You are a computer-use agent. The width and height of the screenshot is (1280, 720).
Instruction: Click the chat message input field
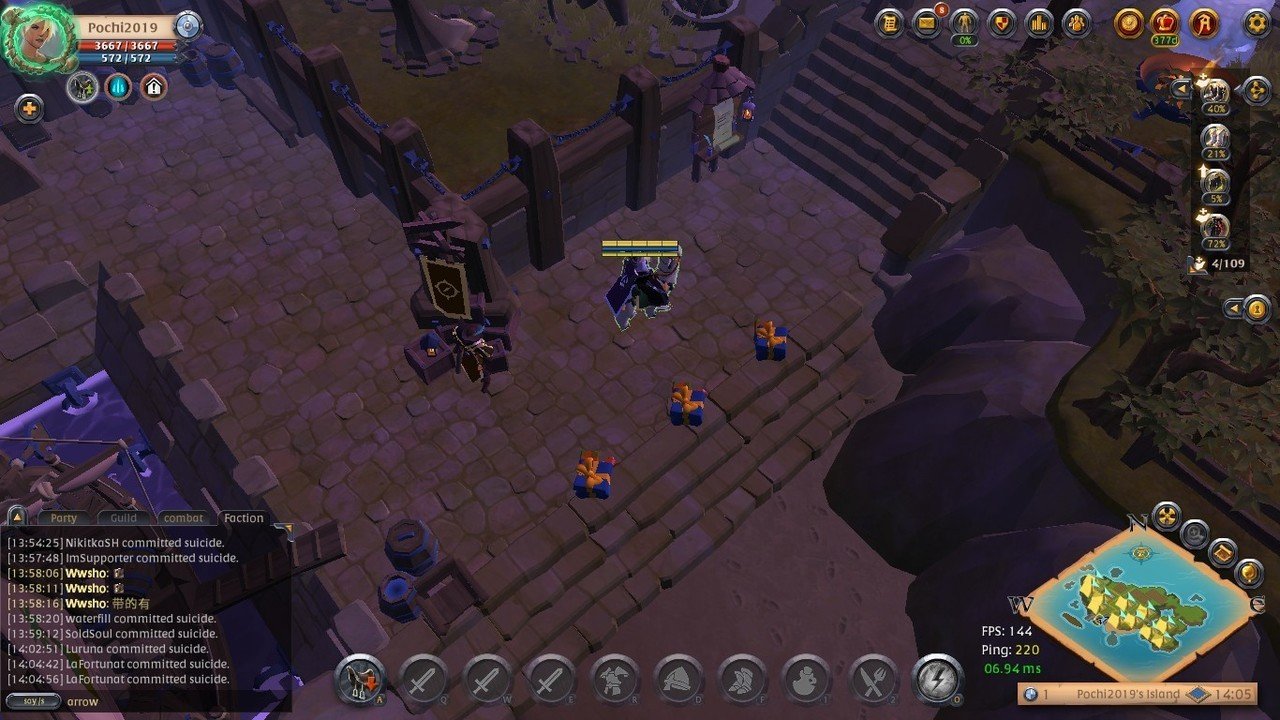[150, 702]
